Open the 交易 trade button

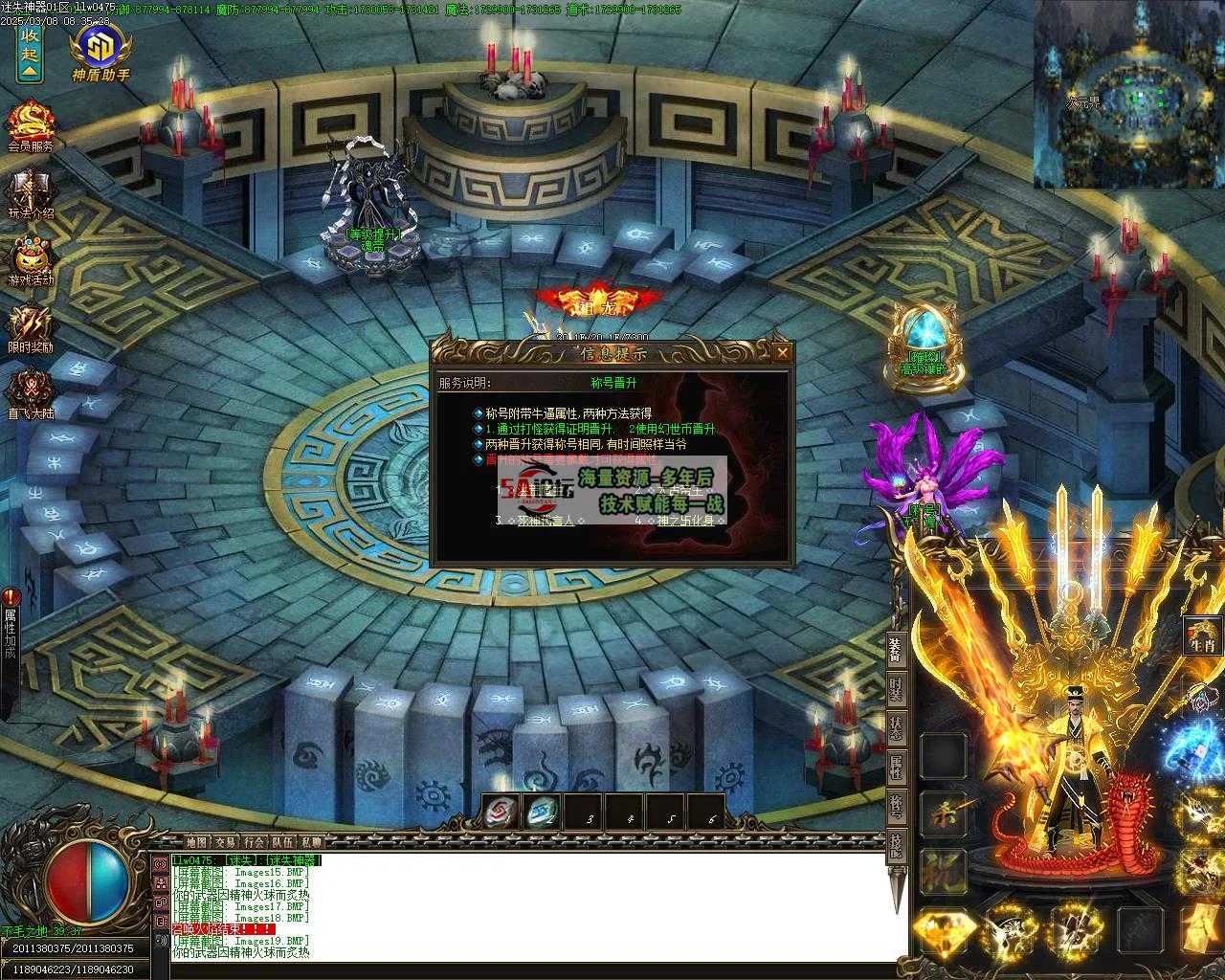pyautogui.click(x=225, y=842)
